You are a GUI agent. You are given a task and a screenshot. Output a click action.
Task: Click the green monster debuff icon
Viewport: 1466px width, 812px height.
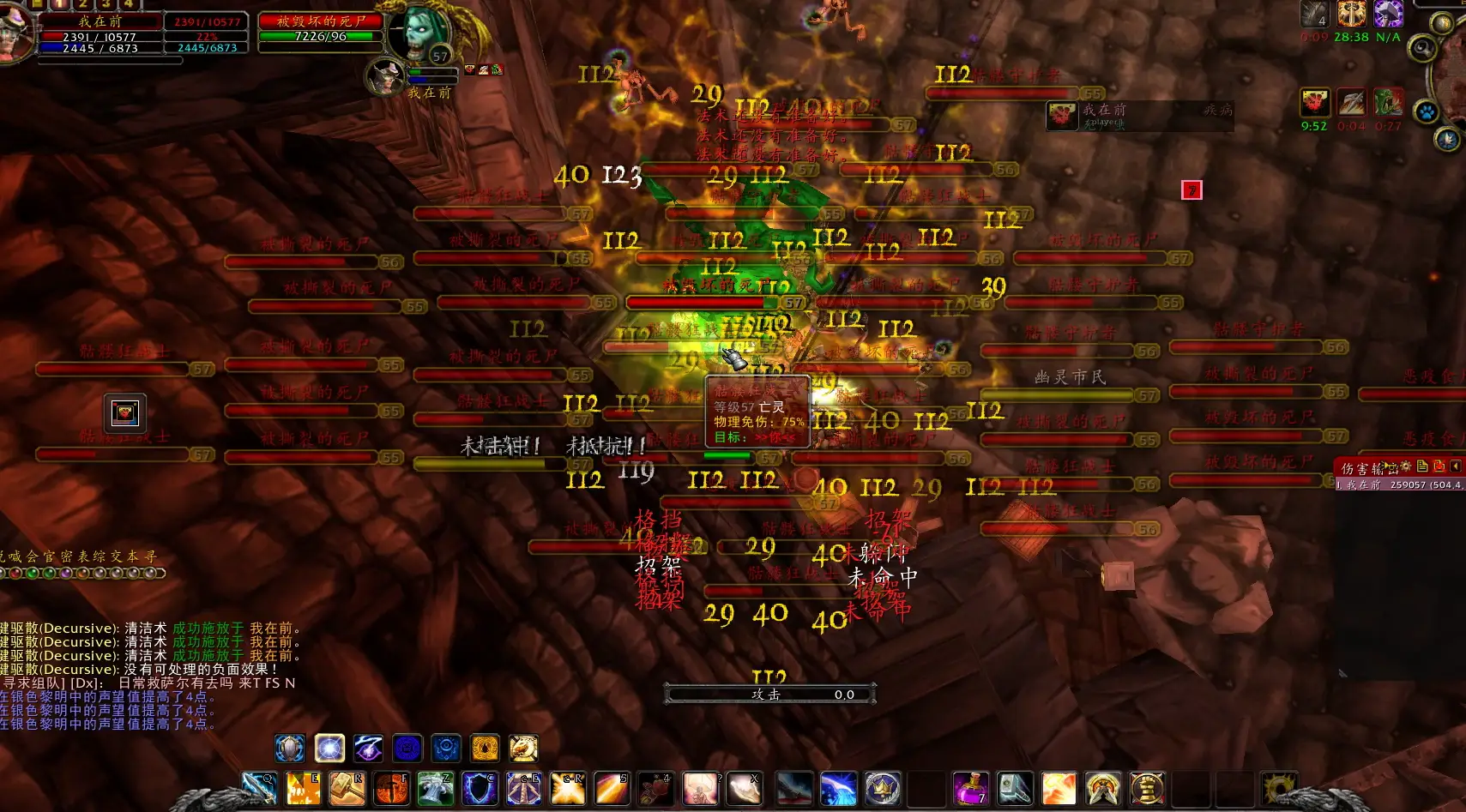[1388, 103]
